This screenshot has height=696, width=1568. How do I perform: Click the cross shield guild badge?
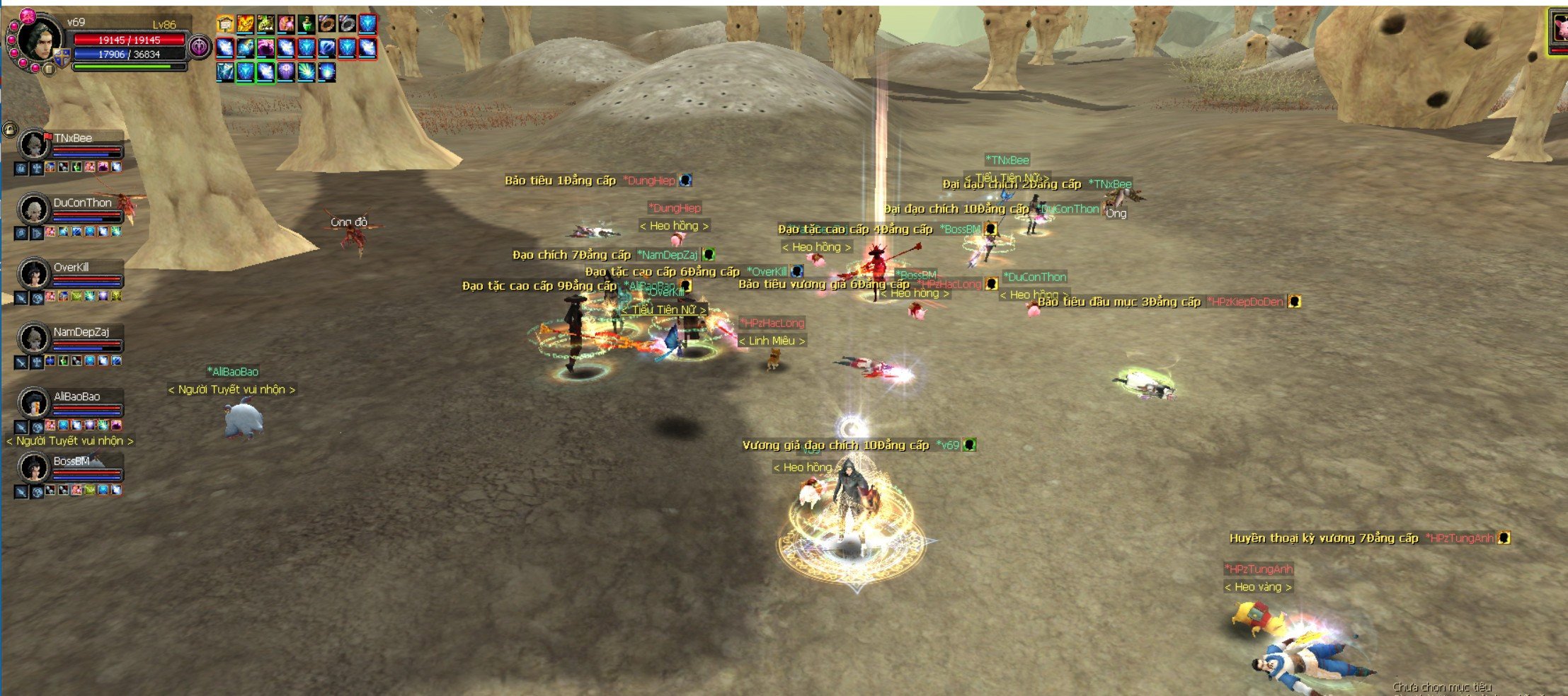click(x=62, y=57)
